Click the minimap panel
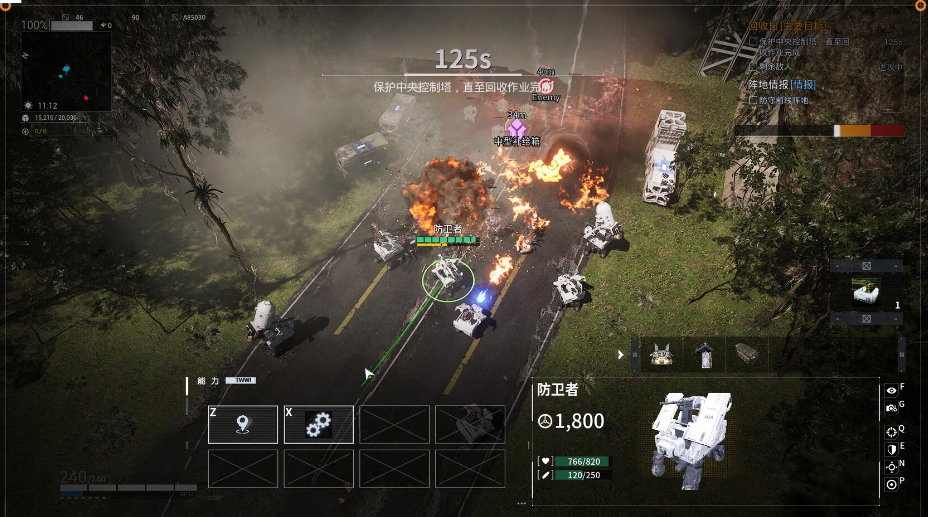928x517 pixels. tap(66, 70)
